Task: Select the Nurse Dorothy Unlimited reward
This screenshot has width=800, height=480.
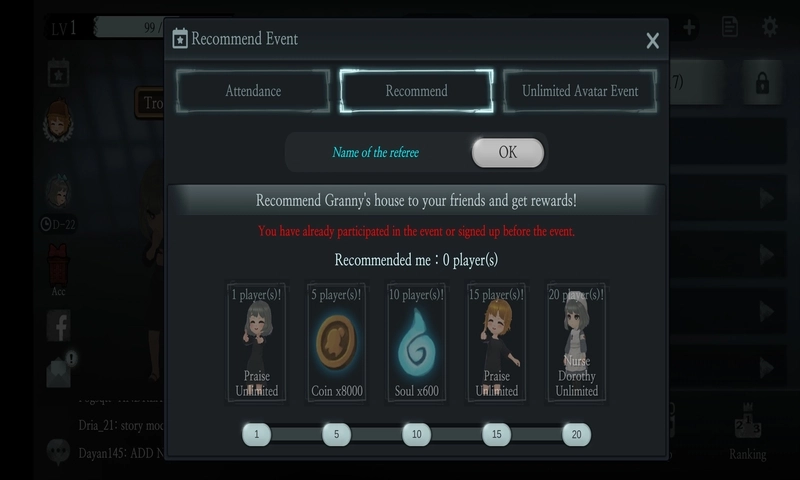Action: coord(576,342)
